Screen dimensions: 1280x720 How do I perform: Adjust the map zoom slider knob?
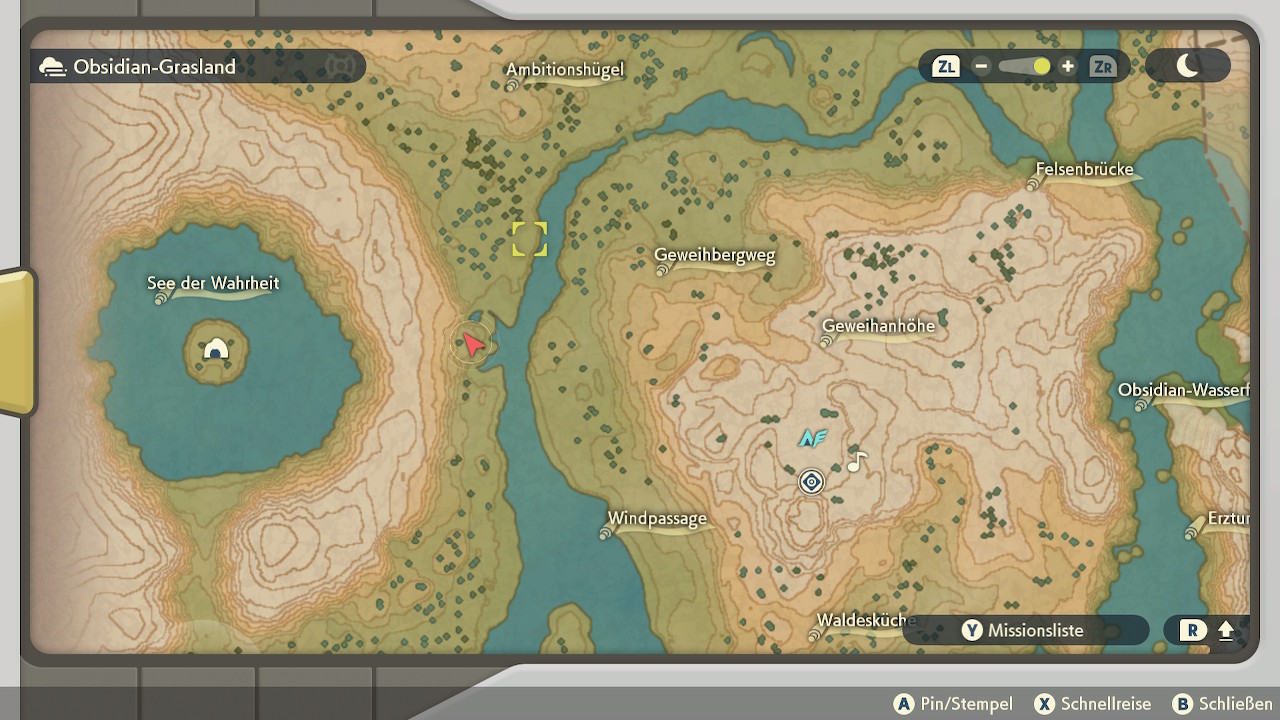tap(1042, 67)
